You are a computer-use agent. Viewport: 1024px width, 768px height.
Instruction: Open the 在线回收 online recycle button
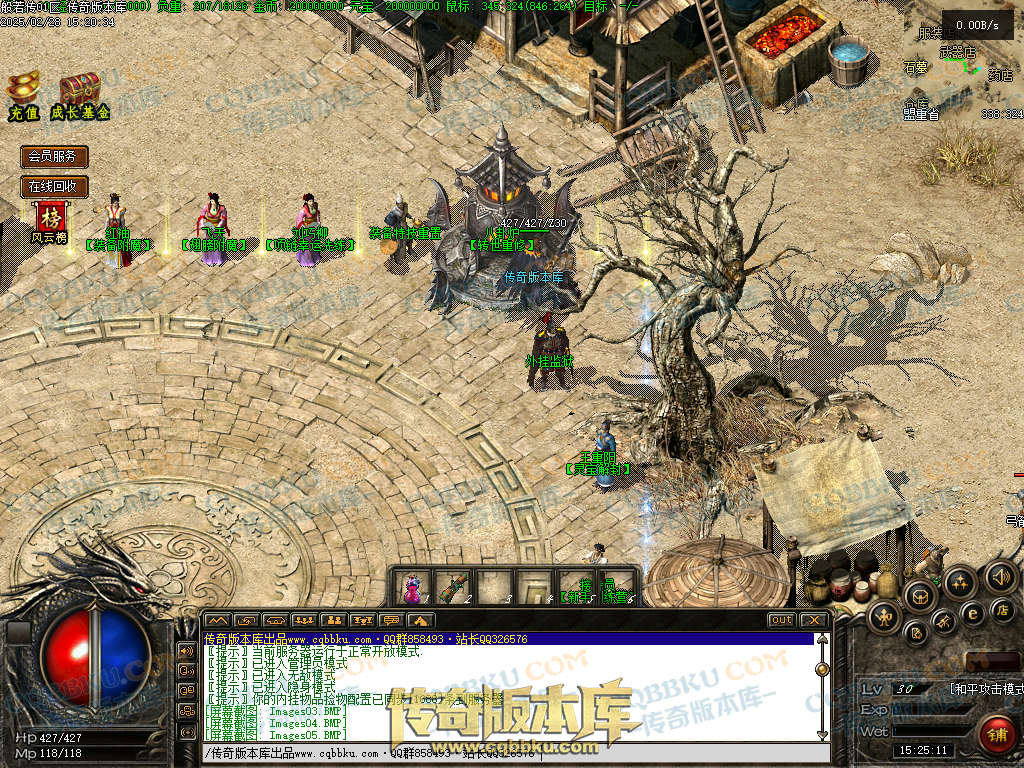point(54,187)
